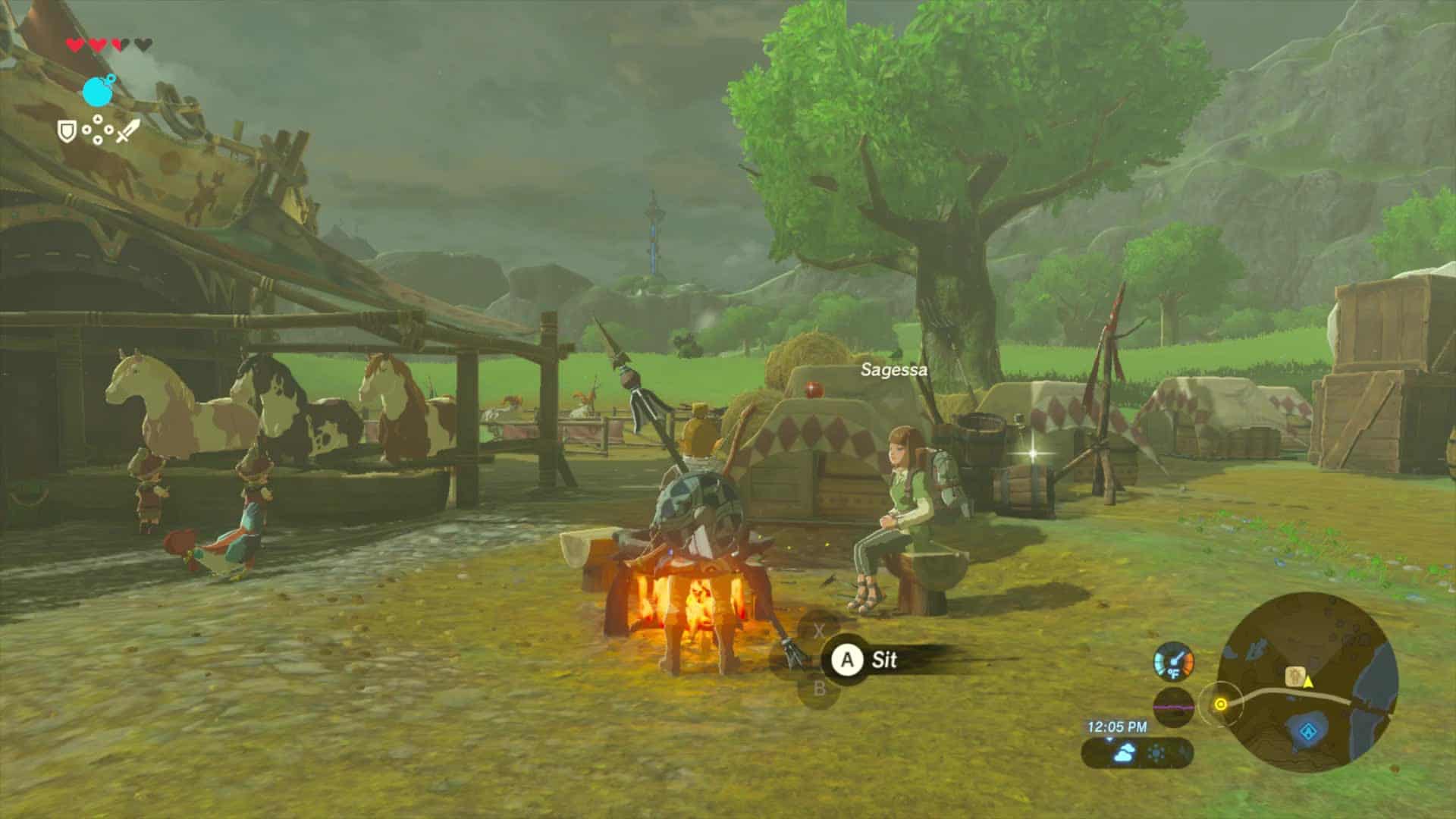The height and width of the screenshot is (819, 1456).
Task: Click the yellow waypoint beacon on minimap
Action: [x=1221, y=704]
